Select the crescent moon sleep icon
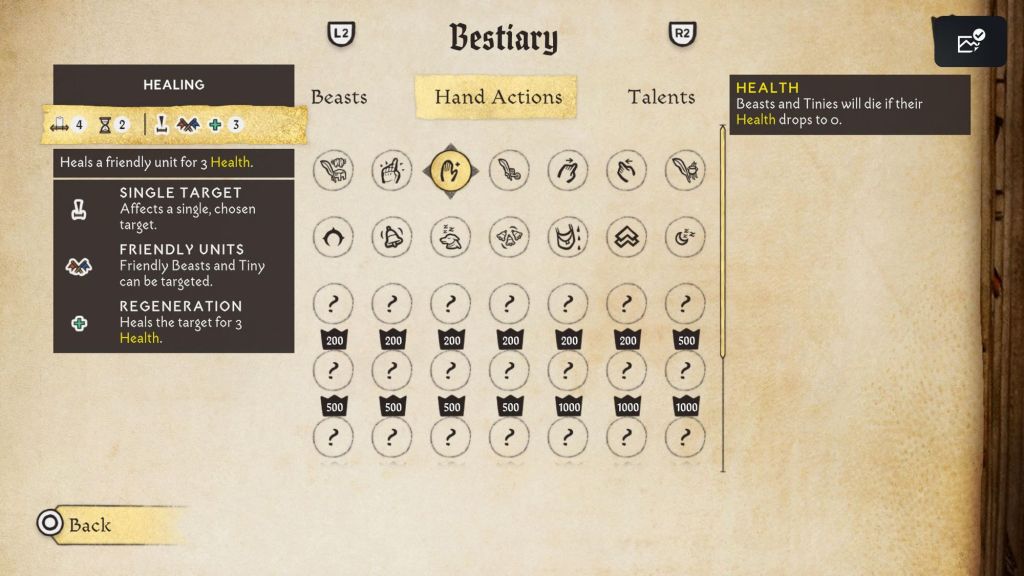The width and height of the screenshot is (1024, 576). [x=685, y=237]
